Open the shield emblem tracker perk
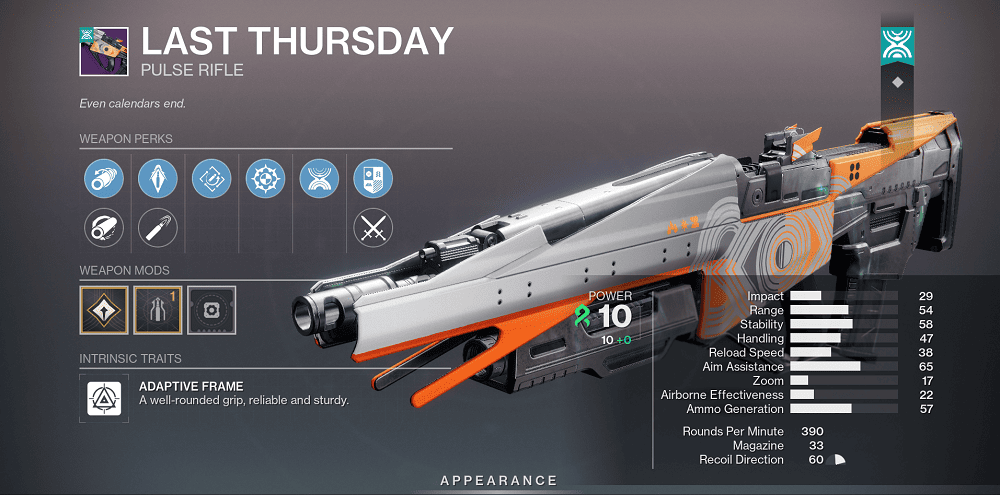This screenshot has width=1000, height=495. pyautogui.click(x=373, y=180)
